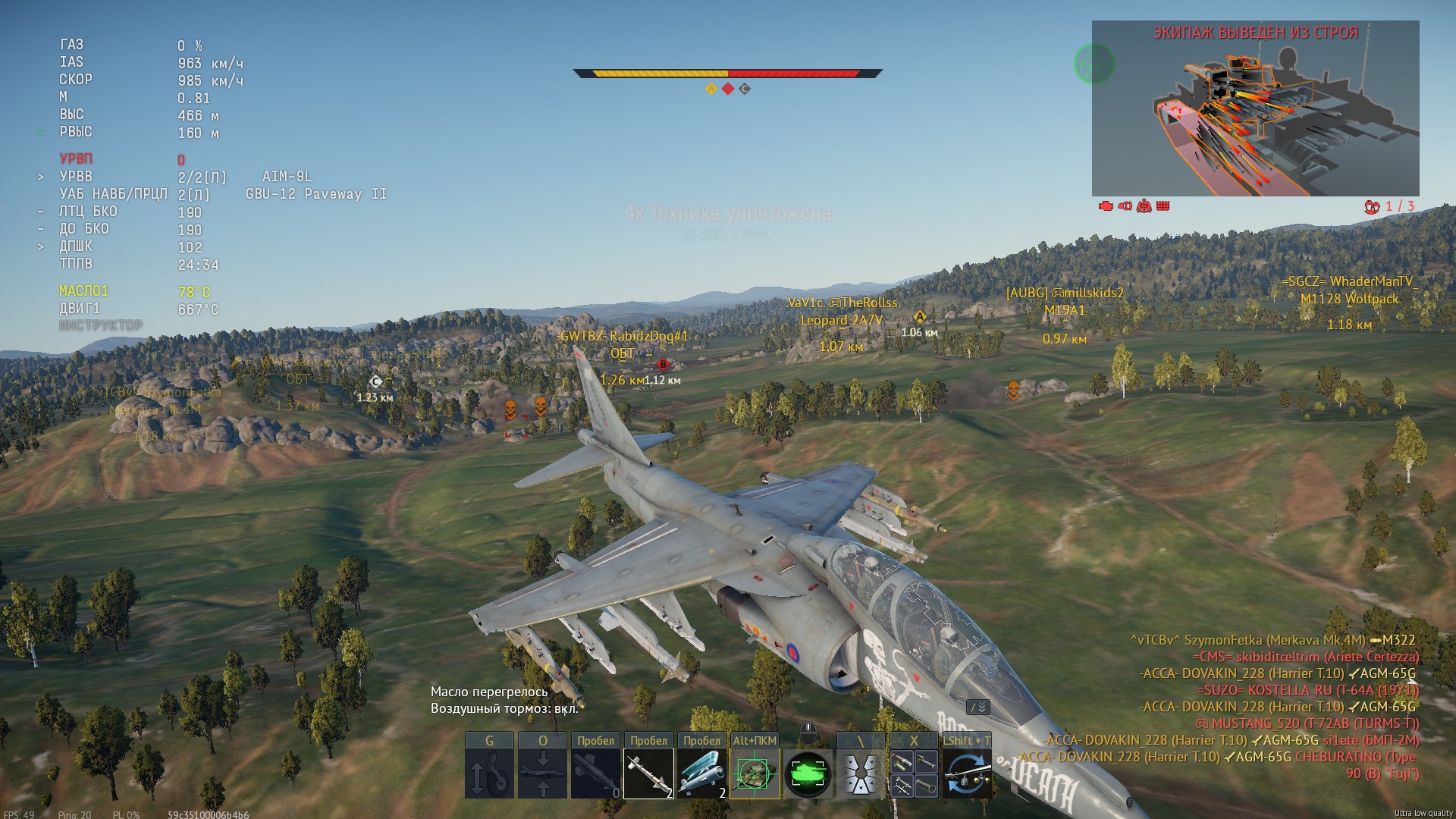1456x819 pixels.
Task: Click the switch secondary weapons icon
Action: coord(967,773)
